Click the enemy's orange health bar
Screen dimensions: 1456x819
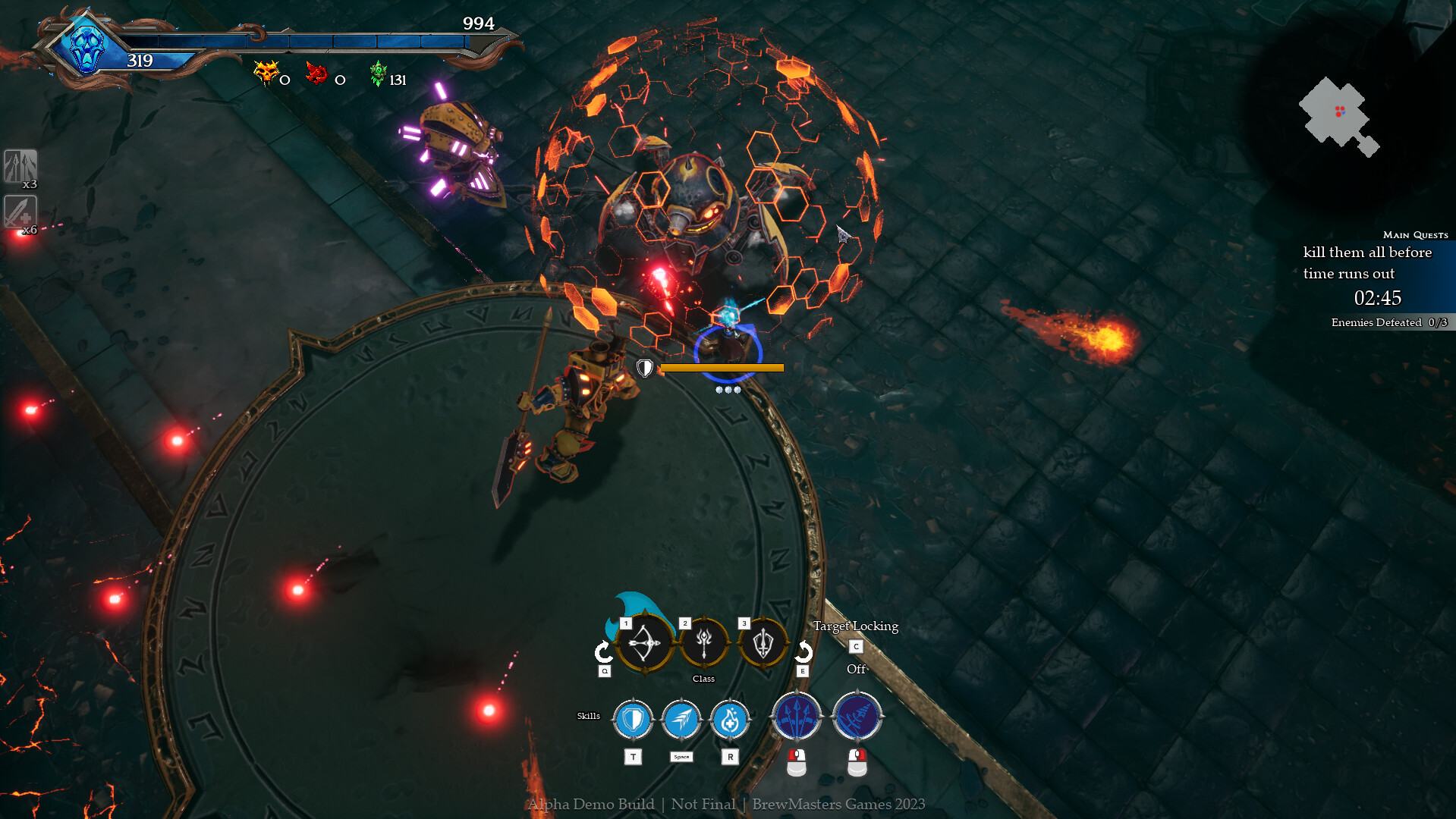[721, 369]
